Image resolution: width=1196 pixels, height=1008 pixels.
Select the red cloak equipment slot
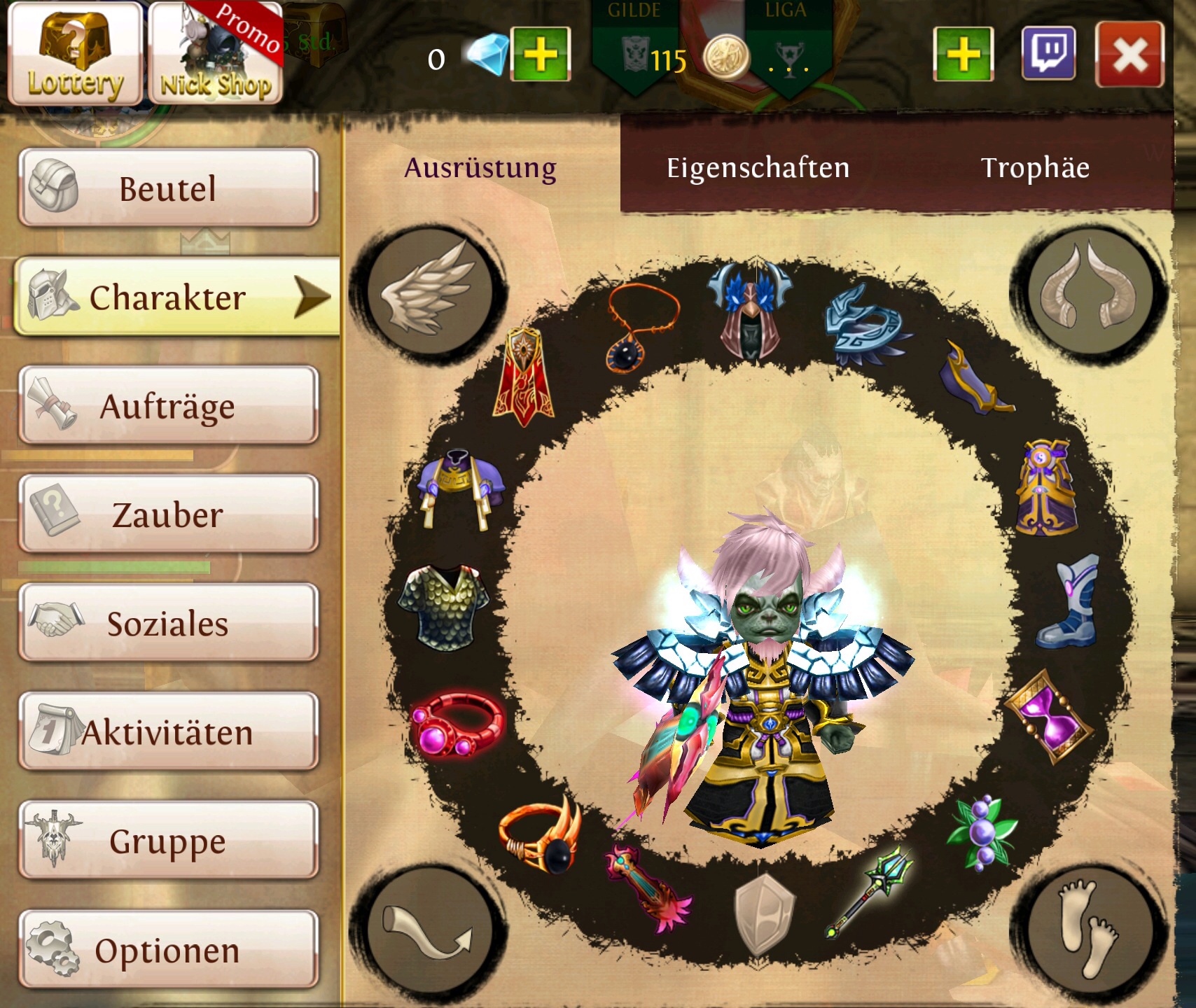point(524,377)
